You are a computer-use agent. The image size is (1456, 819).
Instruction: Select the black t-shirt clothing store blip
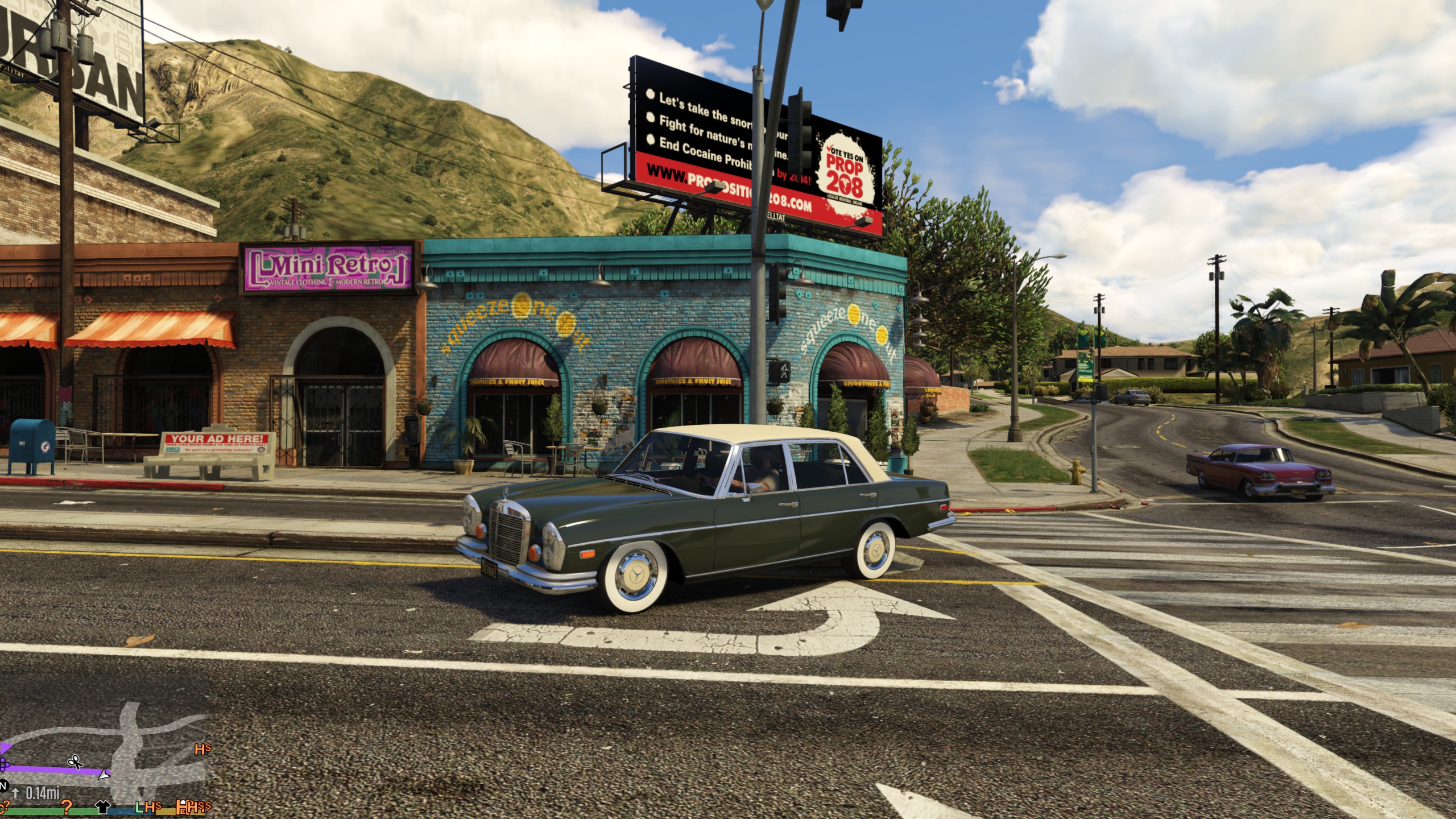[103, 806]
